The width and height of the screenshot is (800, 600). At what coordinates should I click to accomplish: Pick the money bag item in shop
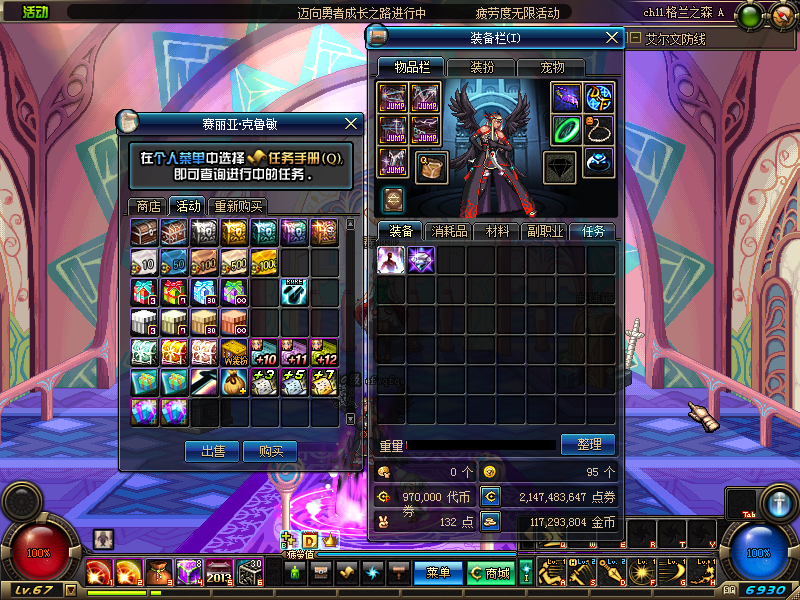pyautogui.click(x=234, y=382)
